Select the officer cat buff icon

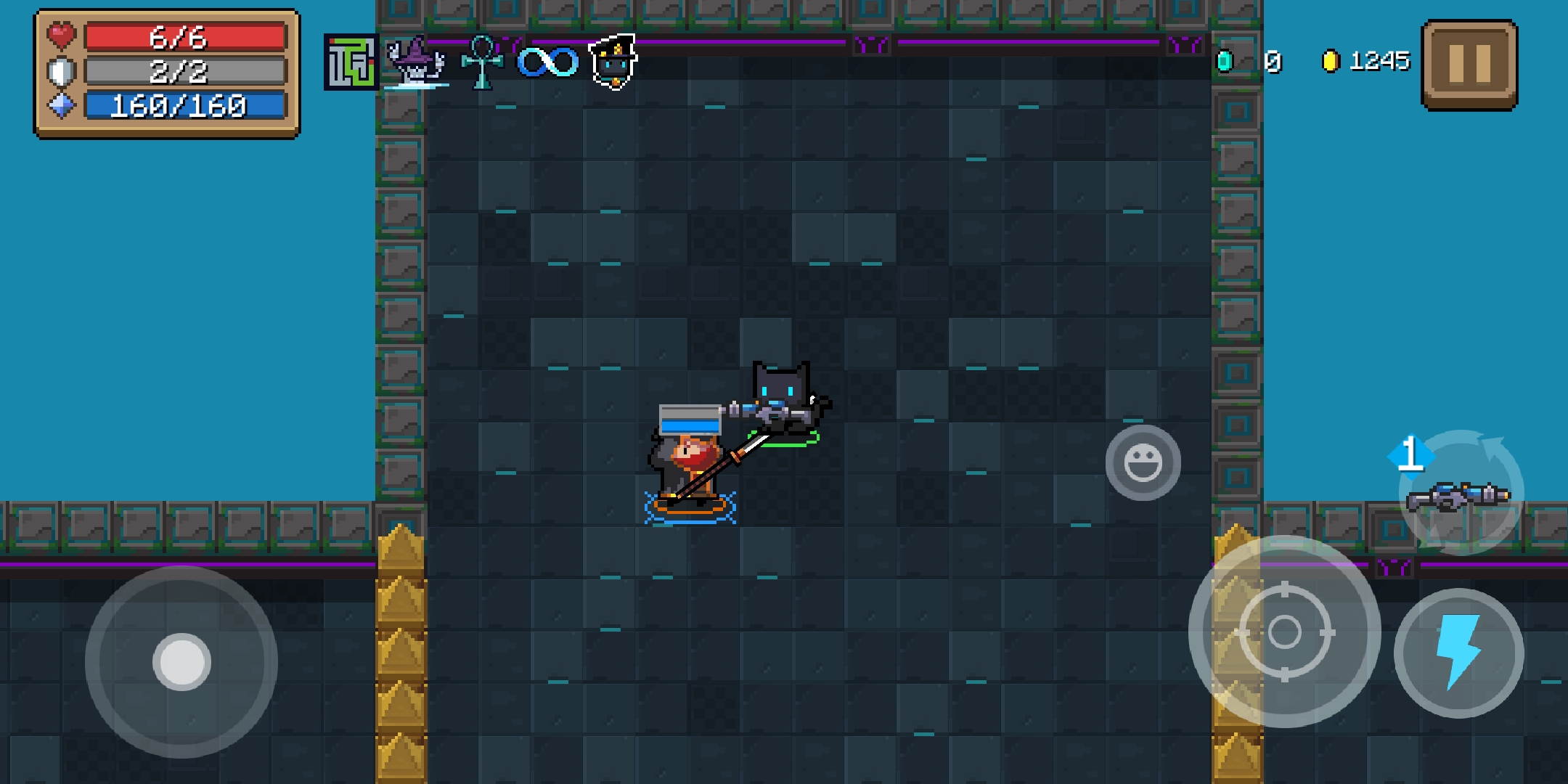613,62
